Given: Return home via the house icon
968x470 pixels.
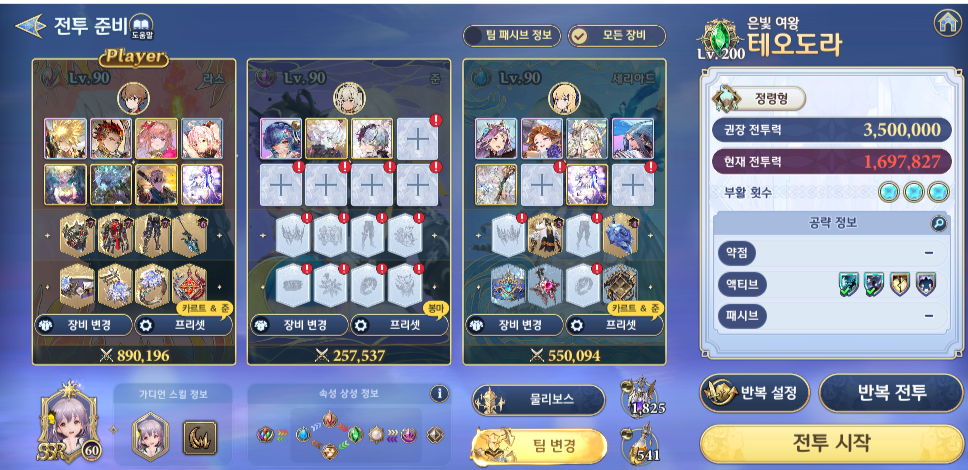Looking at the screenshot, I should (x=946, y=22).
